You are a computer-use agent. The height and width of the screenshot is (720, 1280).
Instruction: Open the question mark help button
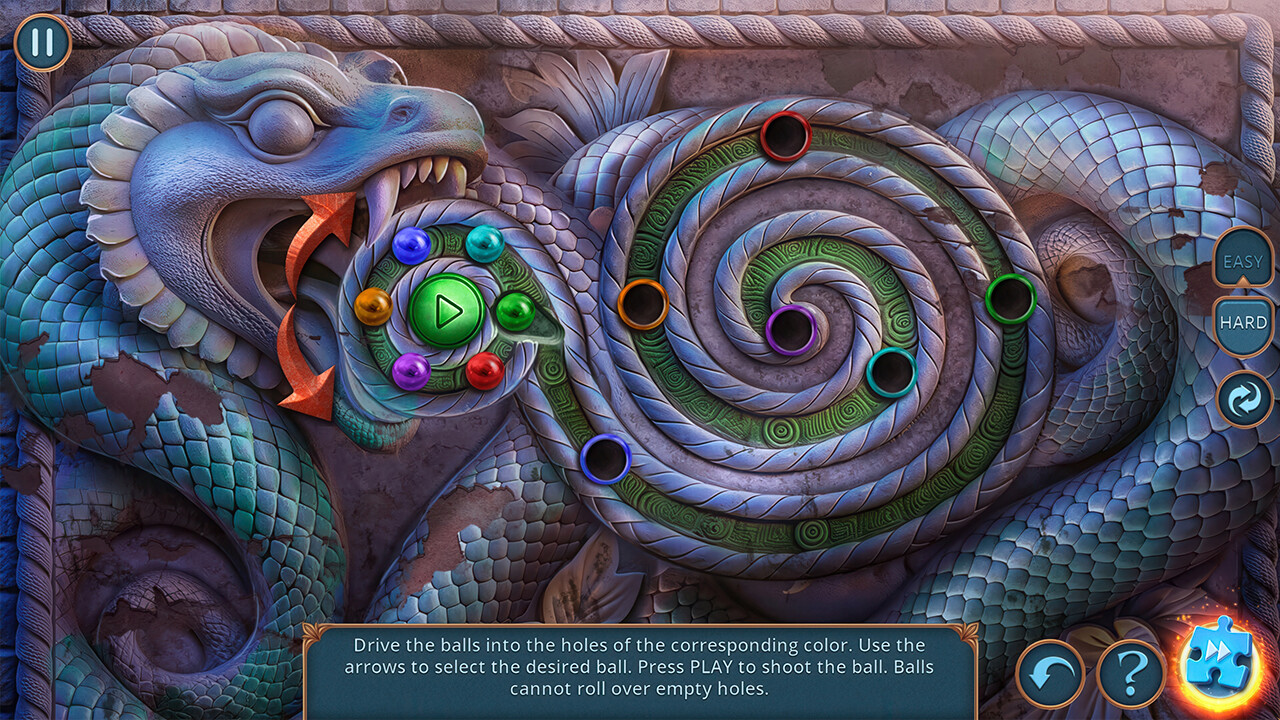click(1131, 673)
